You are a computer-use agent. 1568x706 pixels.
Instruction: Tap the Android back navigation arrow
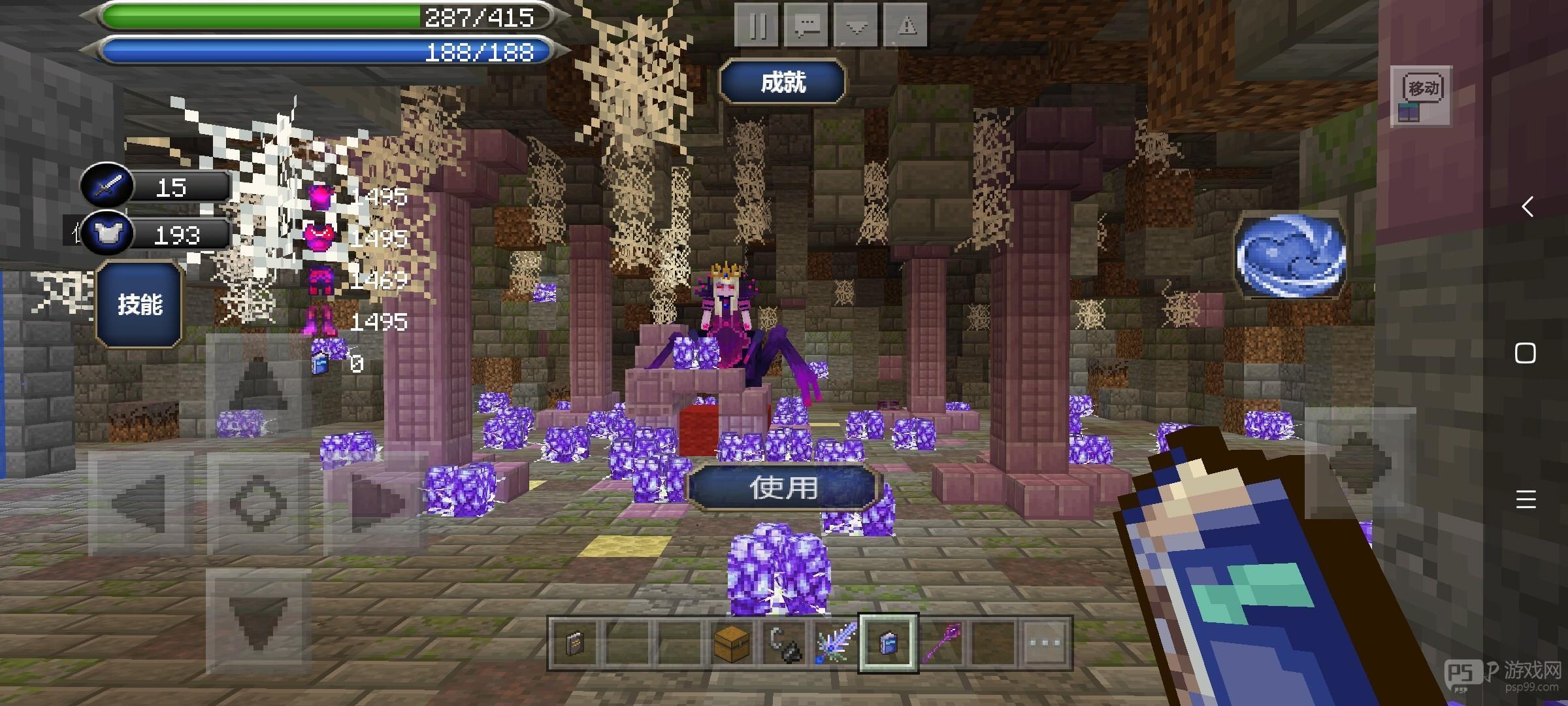tap(1526, 207)
